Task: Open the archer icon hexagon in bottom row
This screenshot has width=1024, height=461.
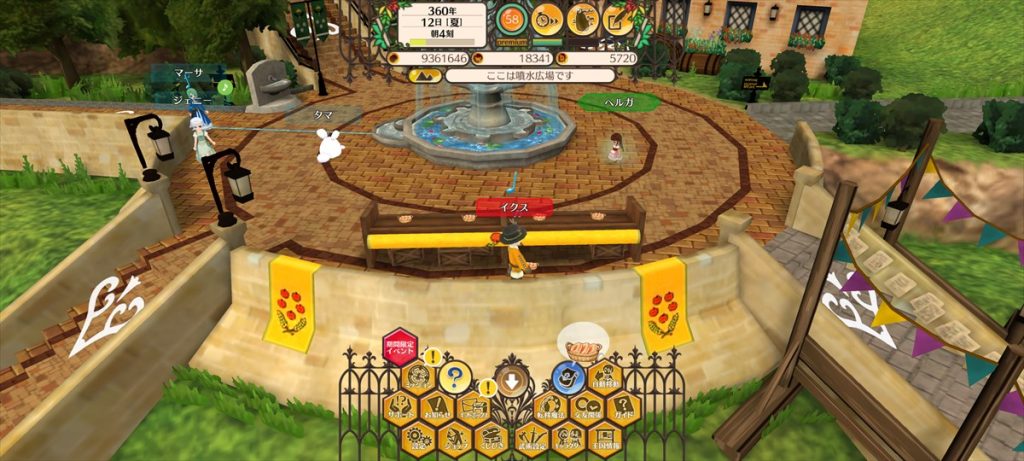Action: tap(454, 437)
